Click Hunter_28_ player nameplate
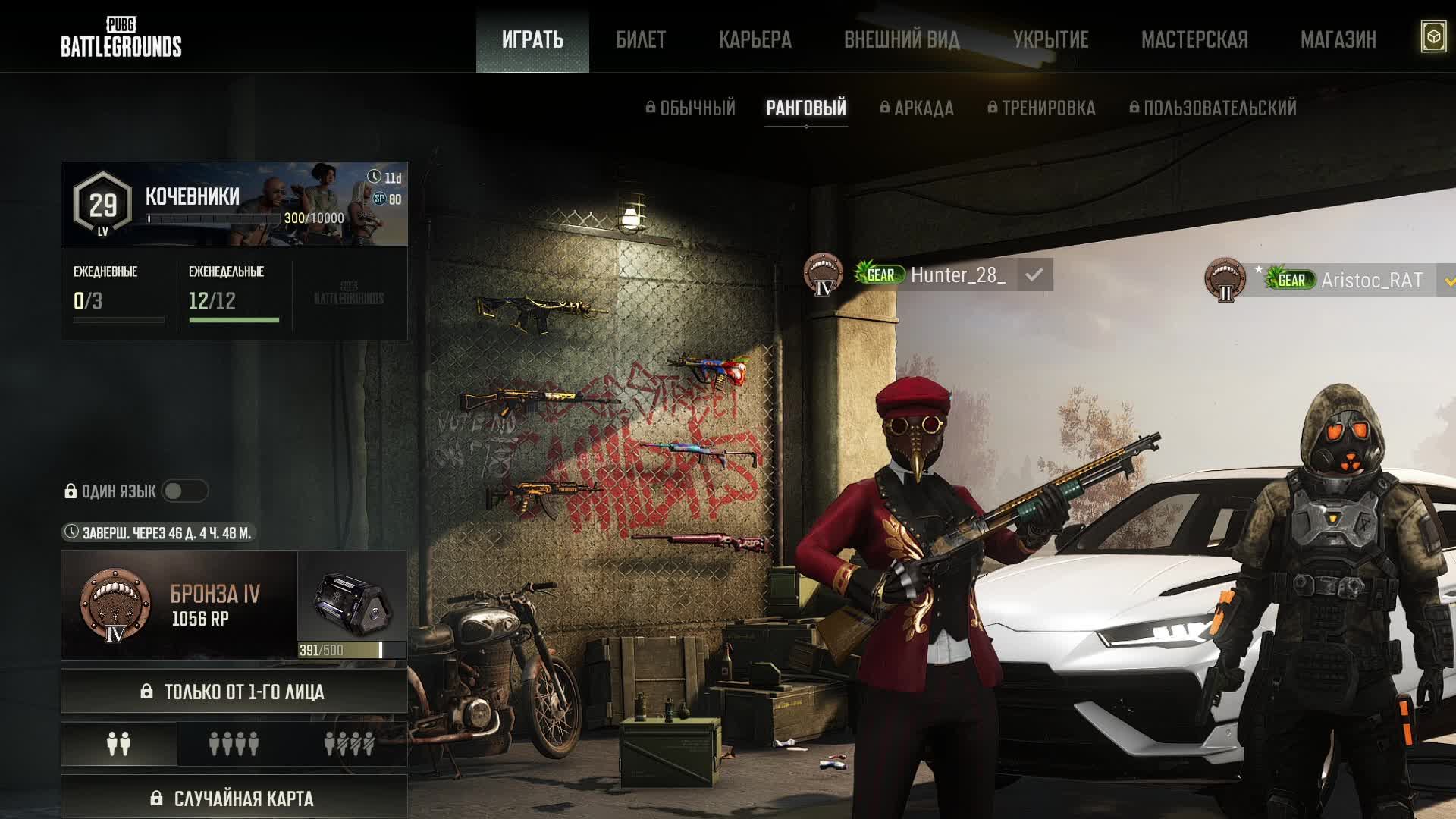The image size is (1456, 819). pos(958,275)
